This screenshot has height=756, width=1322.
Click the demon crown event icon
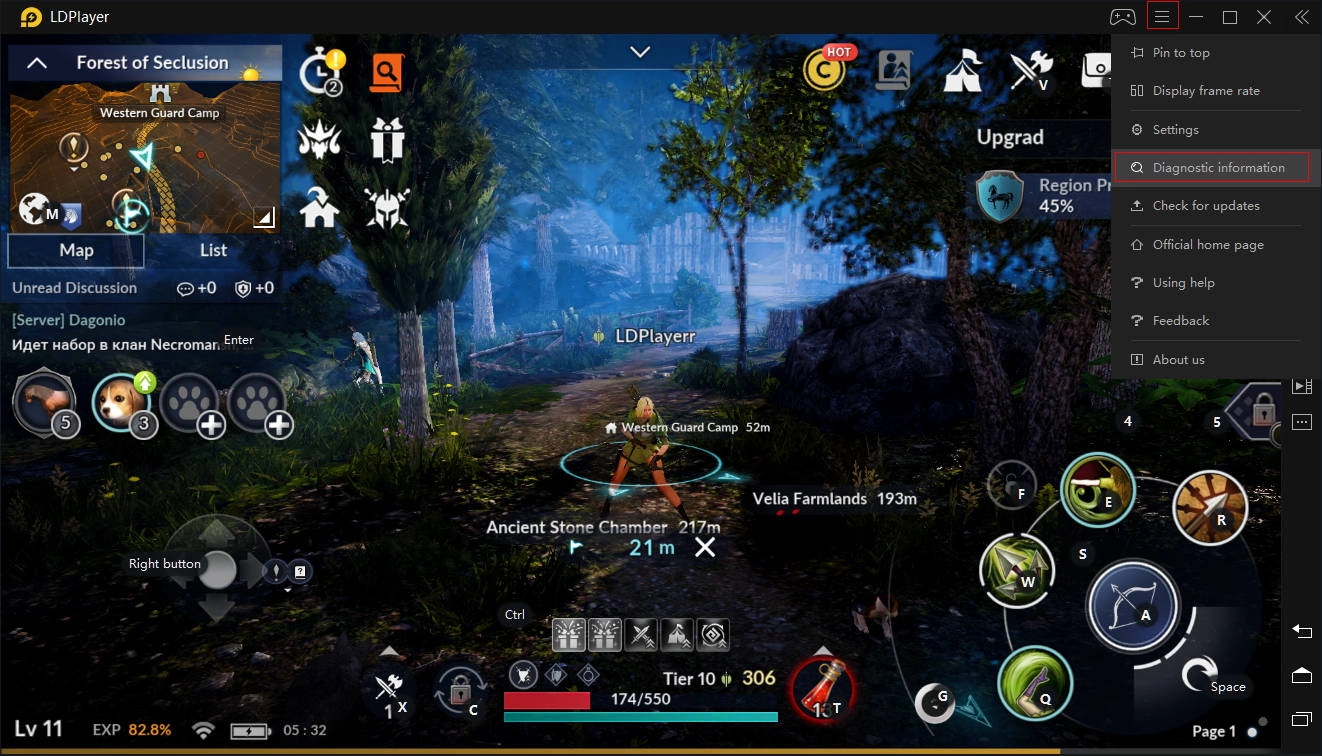(x=319, y=139)
